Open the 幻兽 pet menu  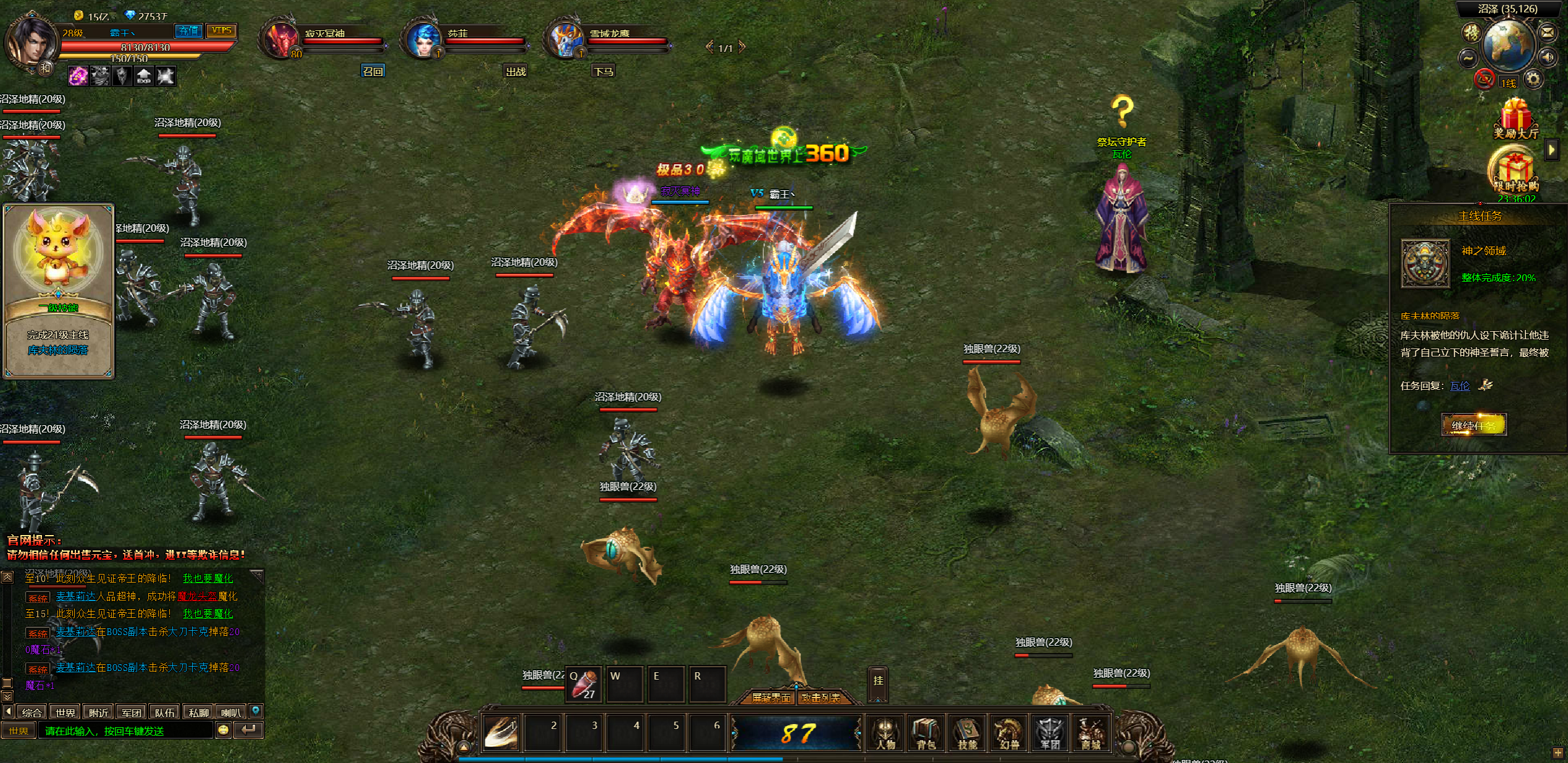pyautogui.click(x=1008, y=733)
